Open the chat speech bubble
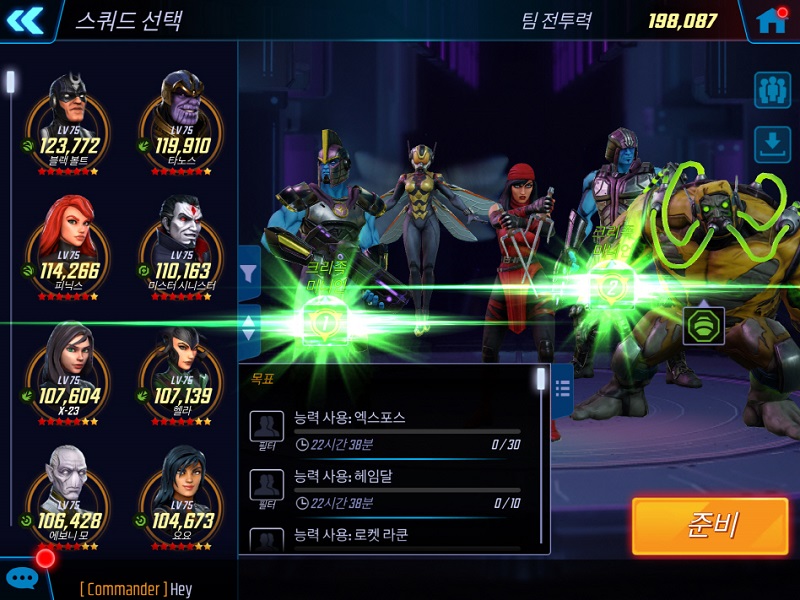This screenshot has width=800, height=600. pyautogui.click(x=22, y=577)
